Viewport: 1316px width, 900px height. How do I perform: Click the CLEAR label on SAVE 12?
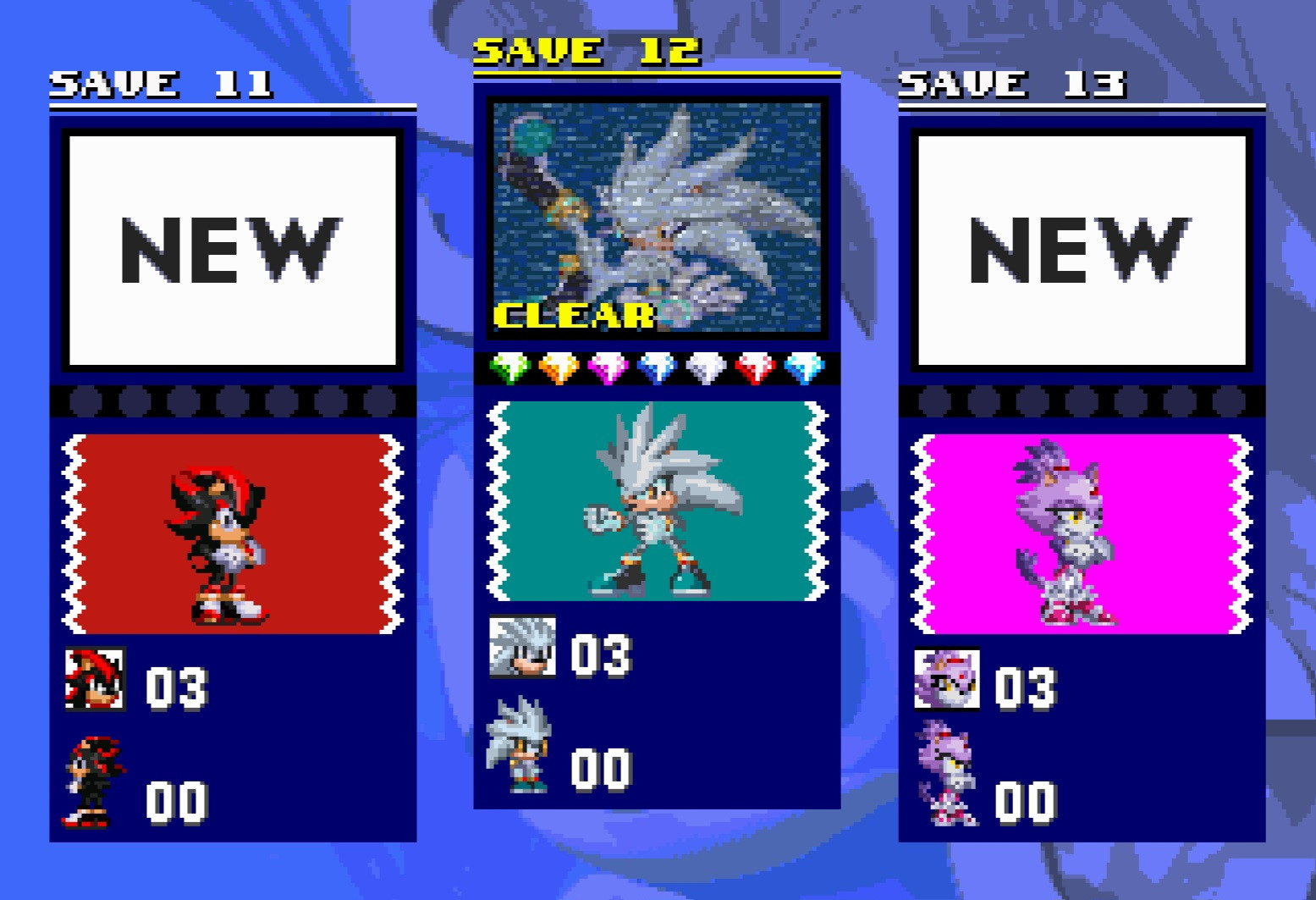point(574,317)
